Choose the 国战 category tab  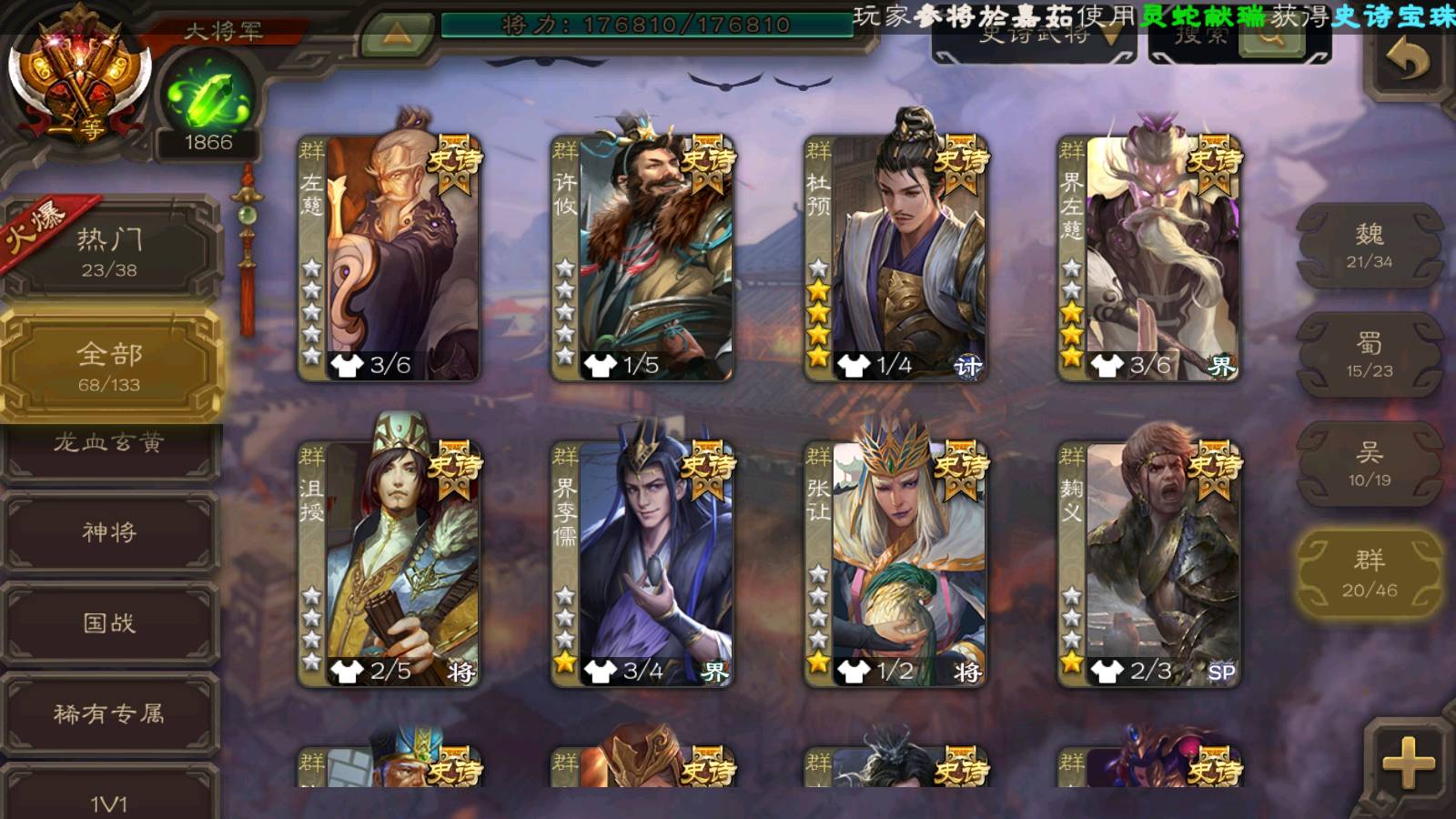click(109, 623)
